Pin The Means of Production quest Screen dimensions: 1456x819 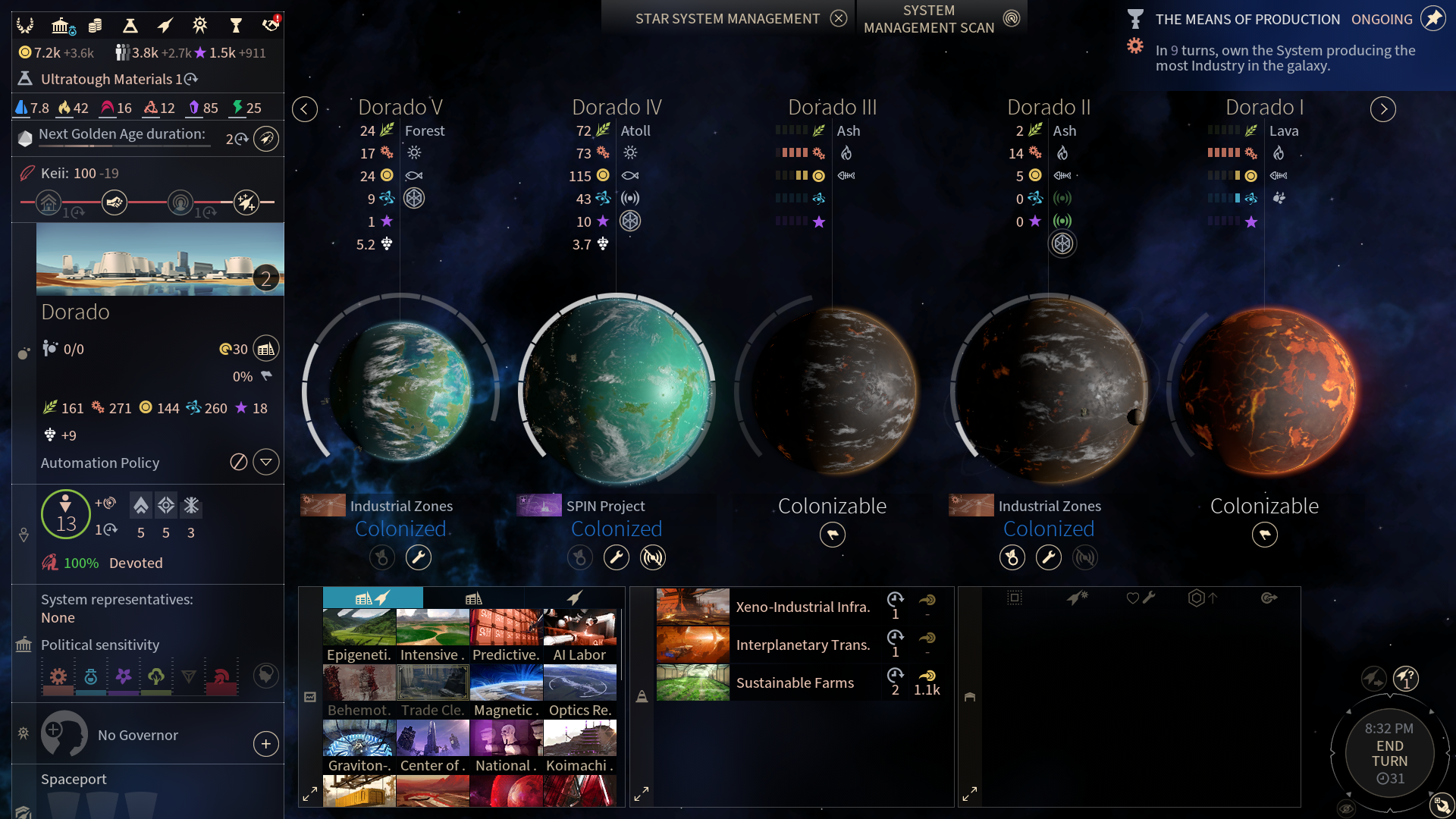pyautogui.click(x=1432, y=19)
